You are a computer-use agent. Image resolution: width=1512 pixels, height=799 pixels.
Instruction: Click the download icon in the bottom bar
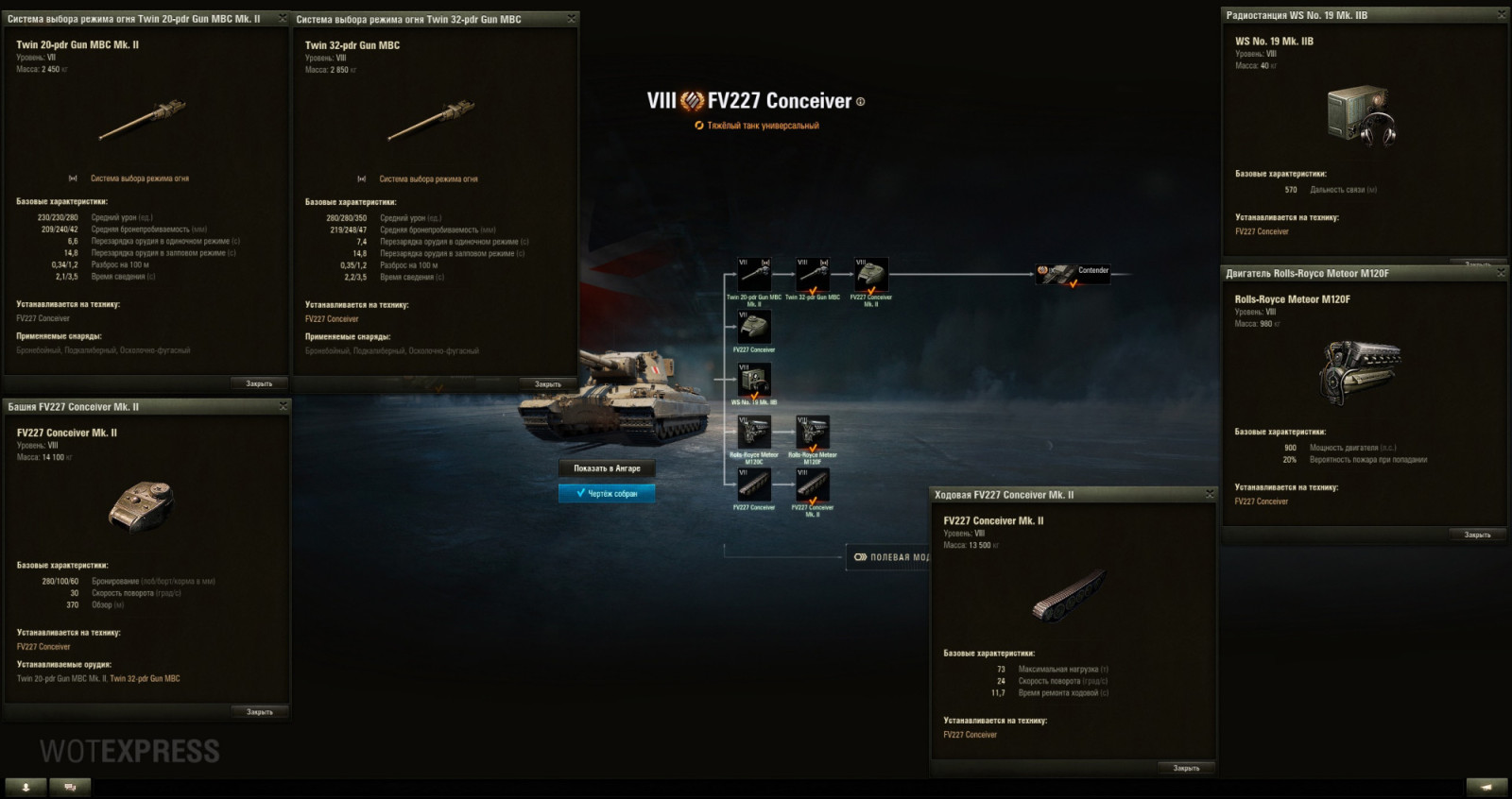point(27,786)
